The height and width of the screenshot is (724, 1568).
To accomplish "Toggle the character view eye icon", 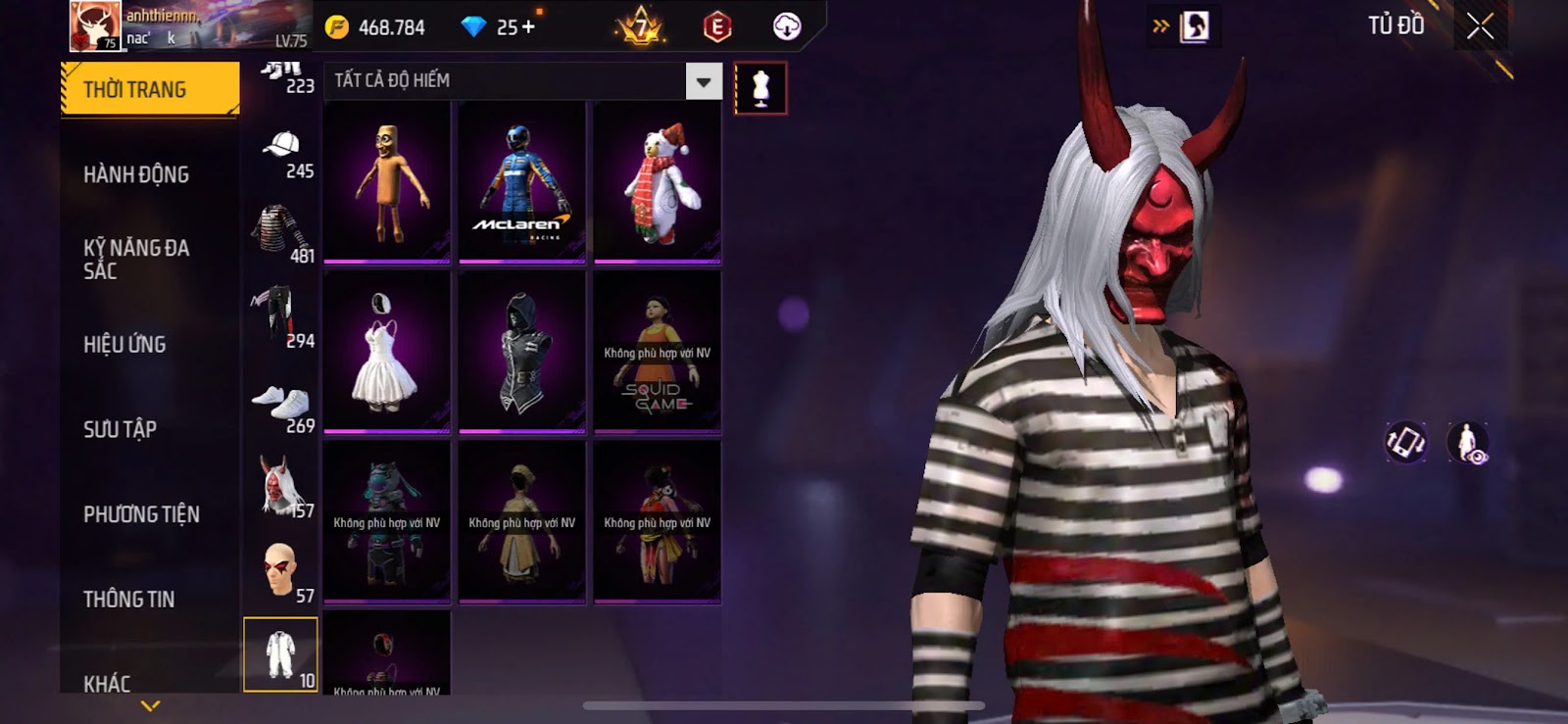I will (1468, 443).
